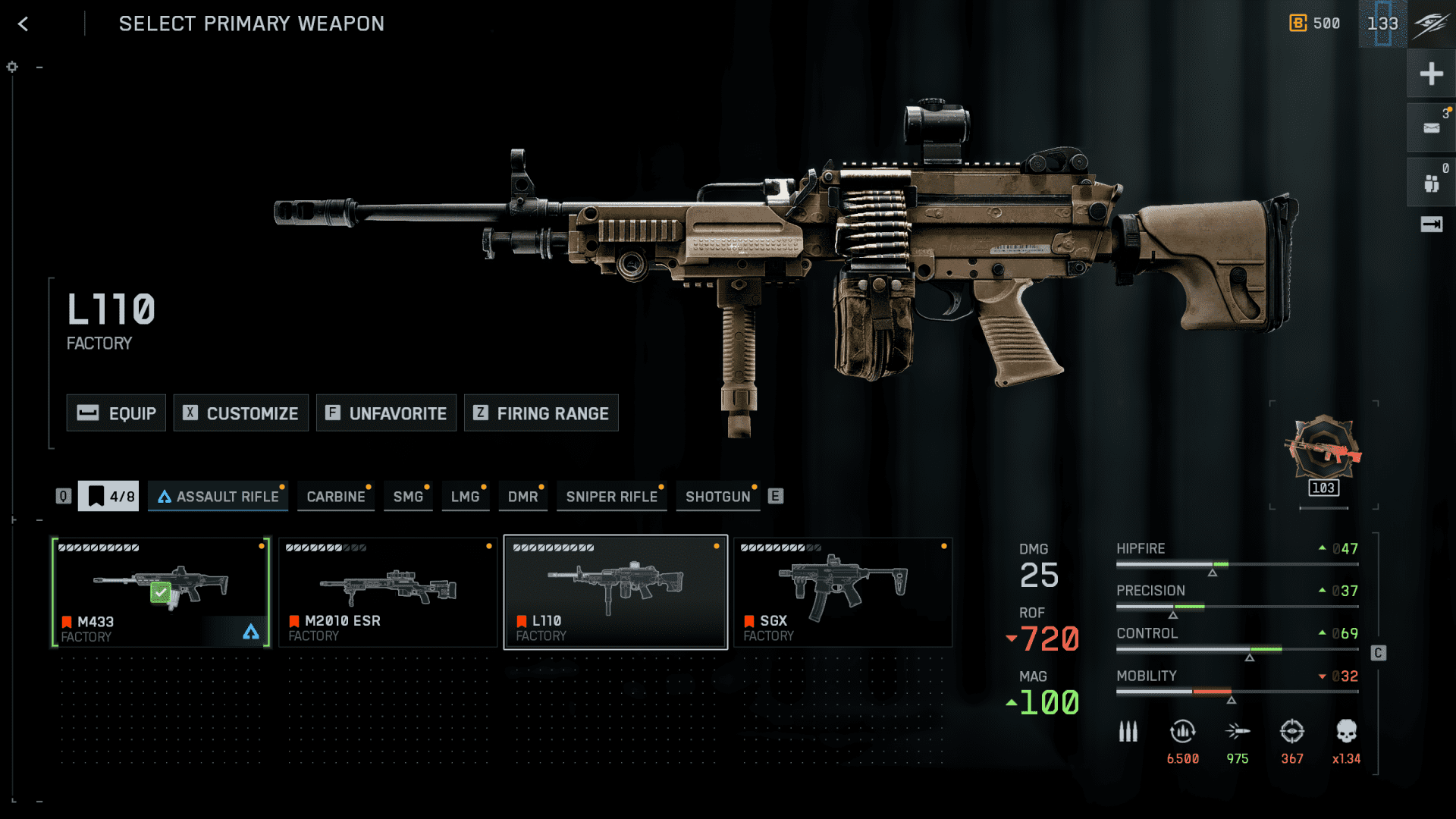Click the plus button in the sidebar
Image resolution: width=1456 pixels, height=819 pixels.
point(1431,74)
